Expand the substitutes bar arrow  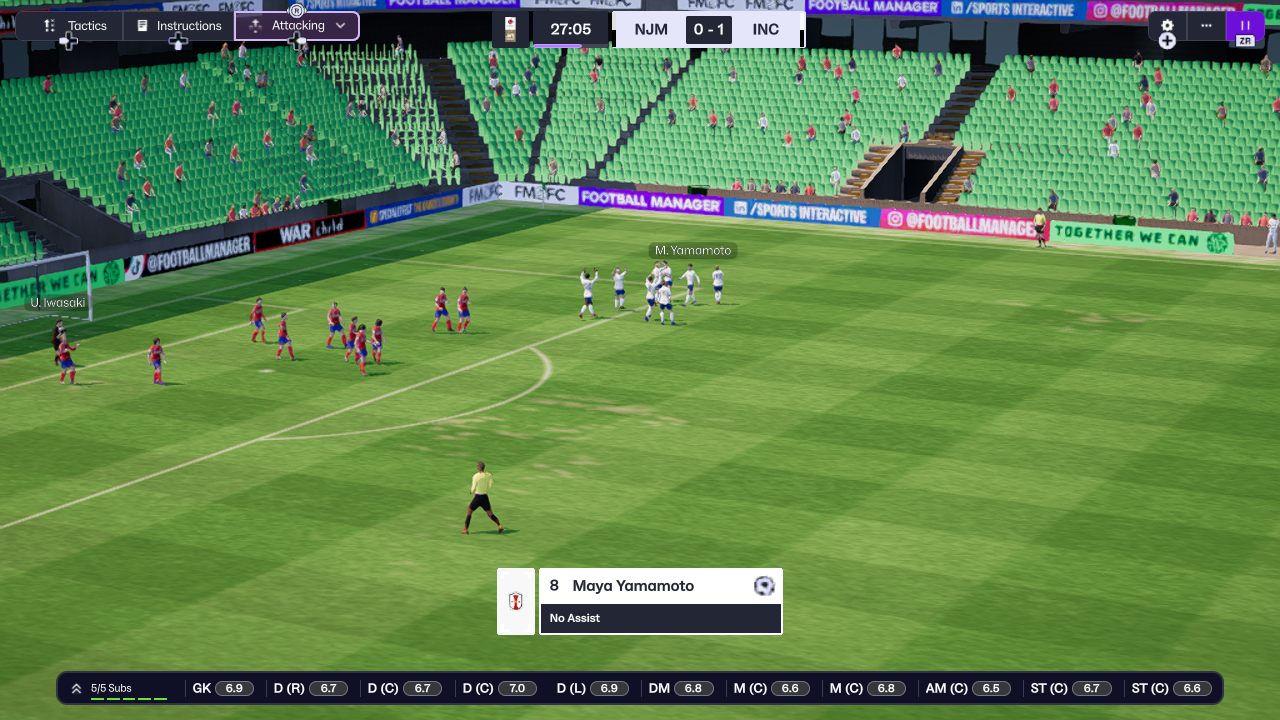tap(76, 688)
